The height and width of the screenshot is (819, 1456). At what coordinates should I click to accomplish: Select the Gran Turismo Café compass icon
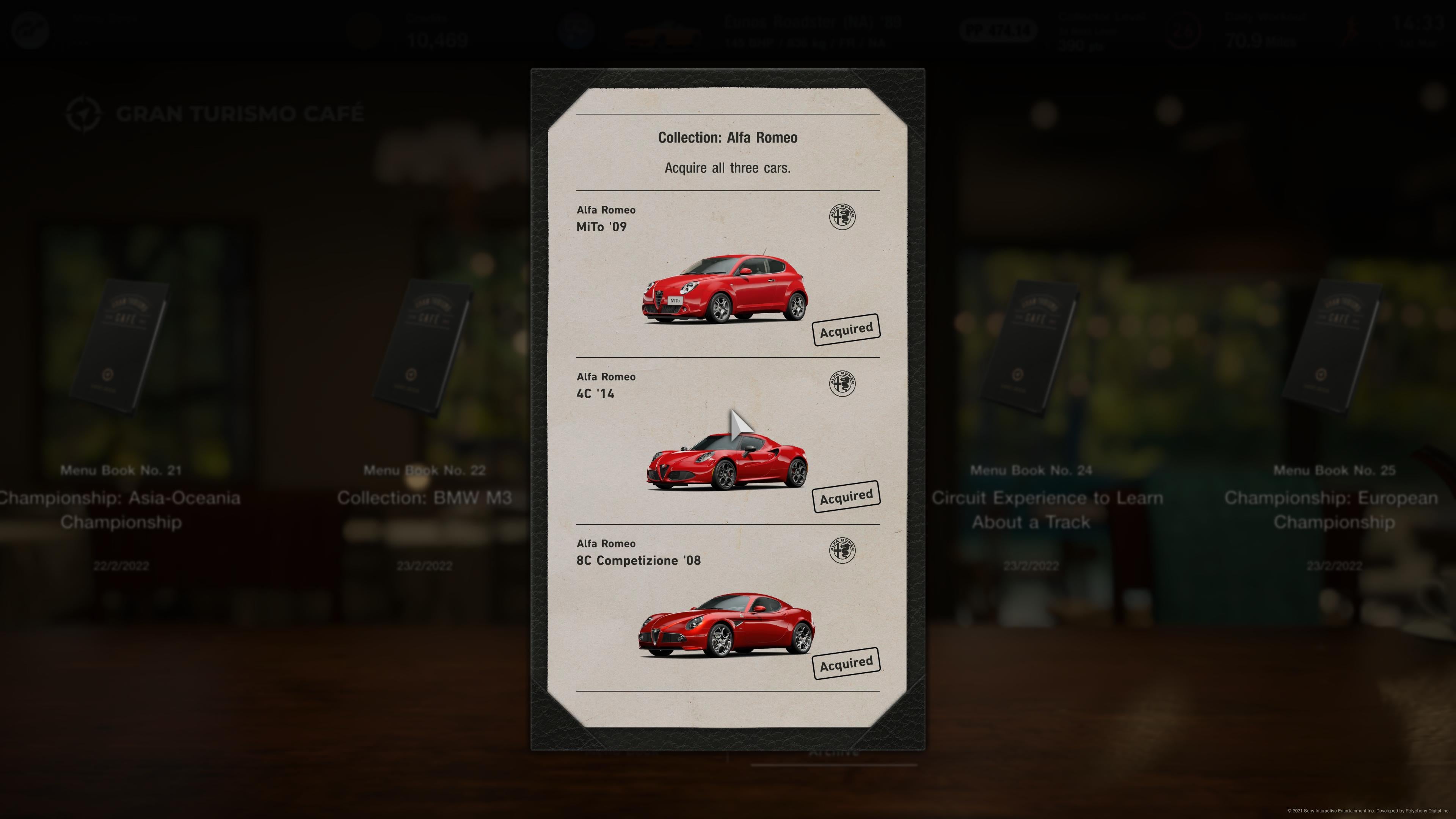[83, 113]
